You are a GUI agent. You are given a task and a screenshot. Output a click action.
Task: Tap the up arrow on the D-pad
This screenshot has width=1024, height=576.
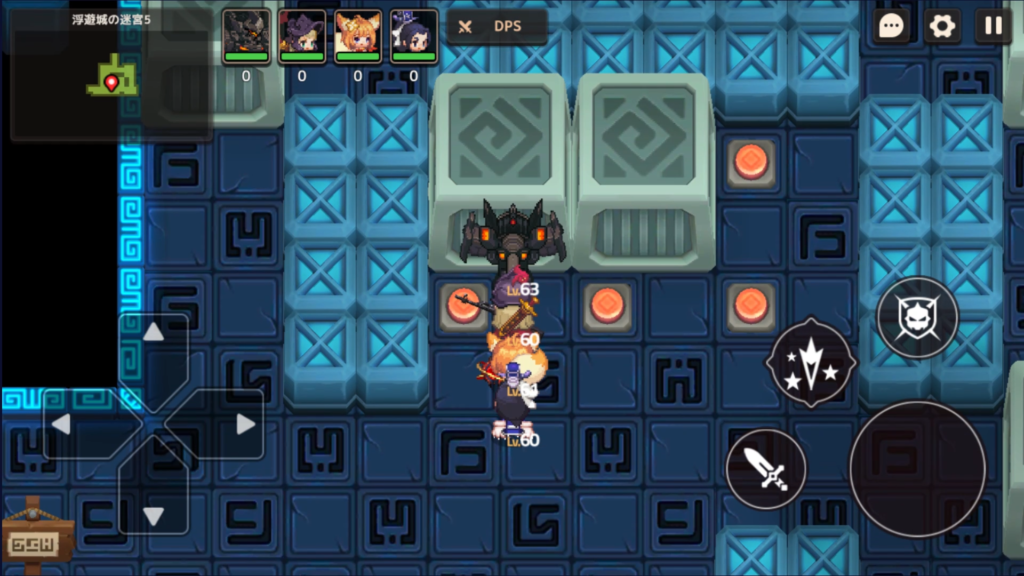click(153, 333)
